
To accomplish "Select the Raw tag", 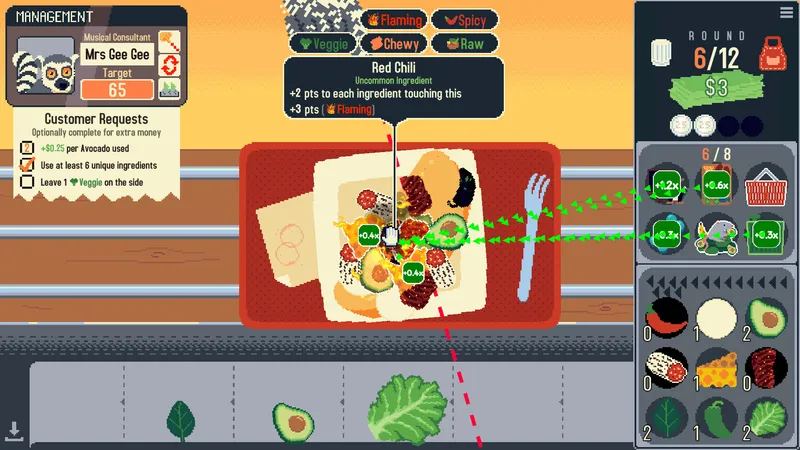I will (x=466, y=44).
